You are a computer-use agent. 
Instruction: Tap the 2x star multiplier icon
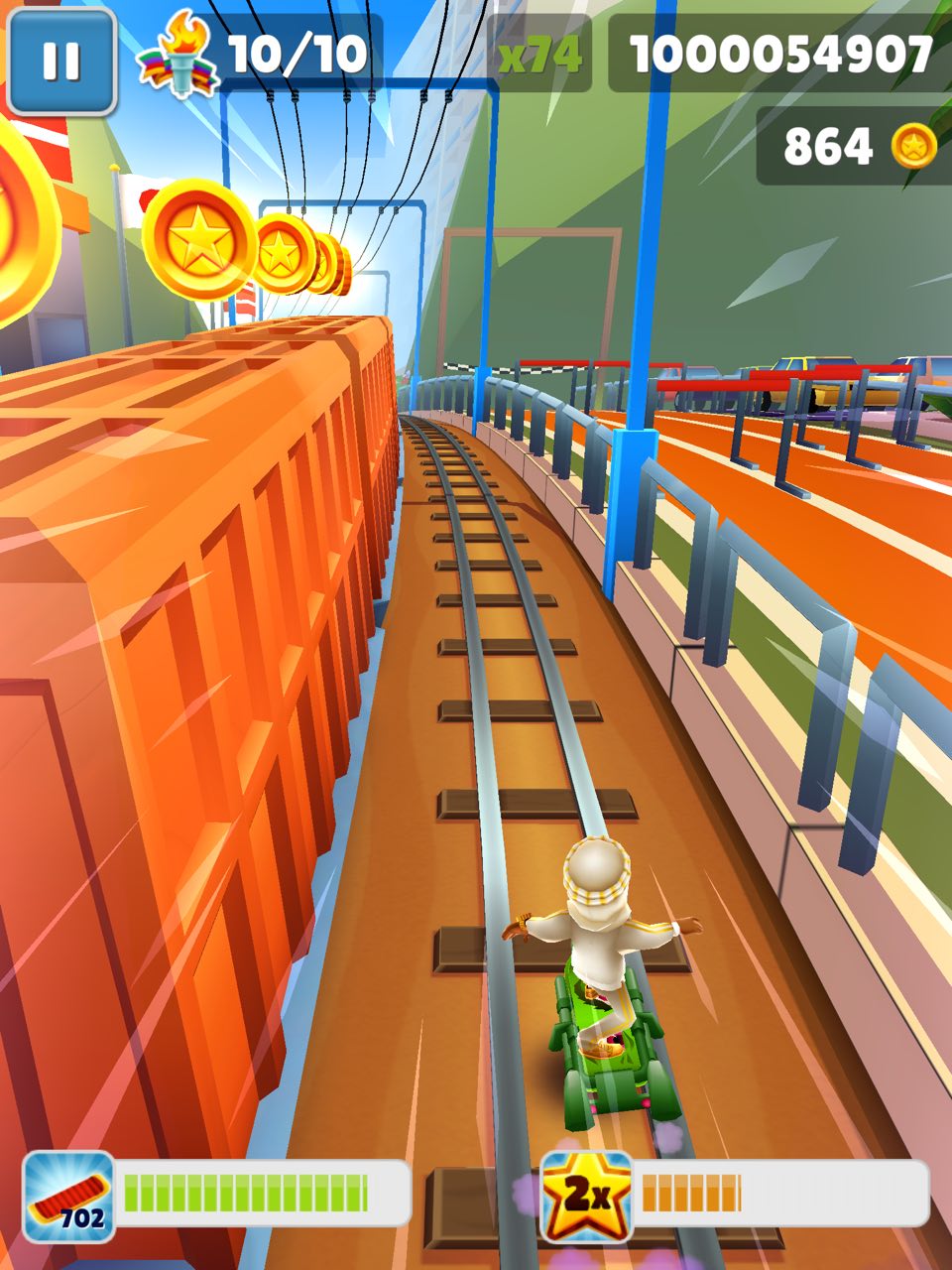(586, 1196)
